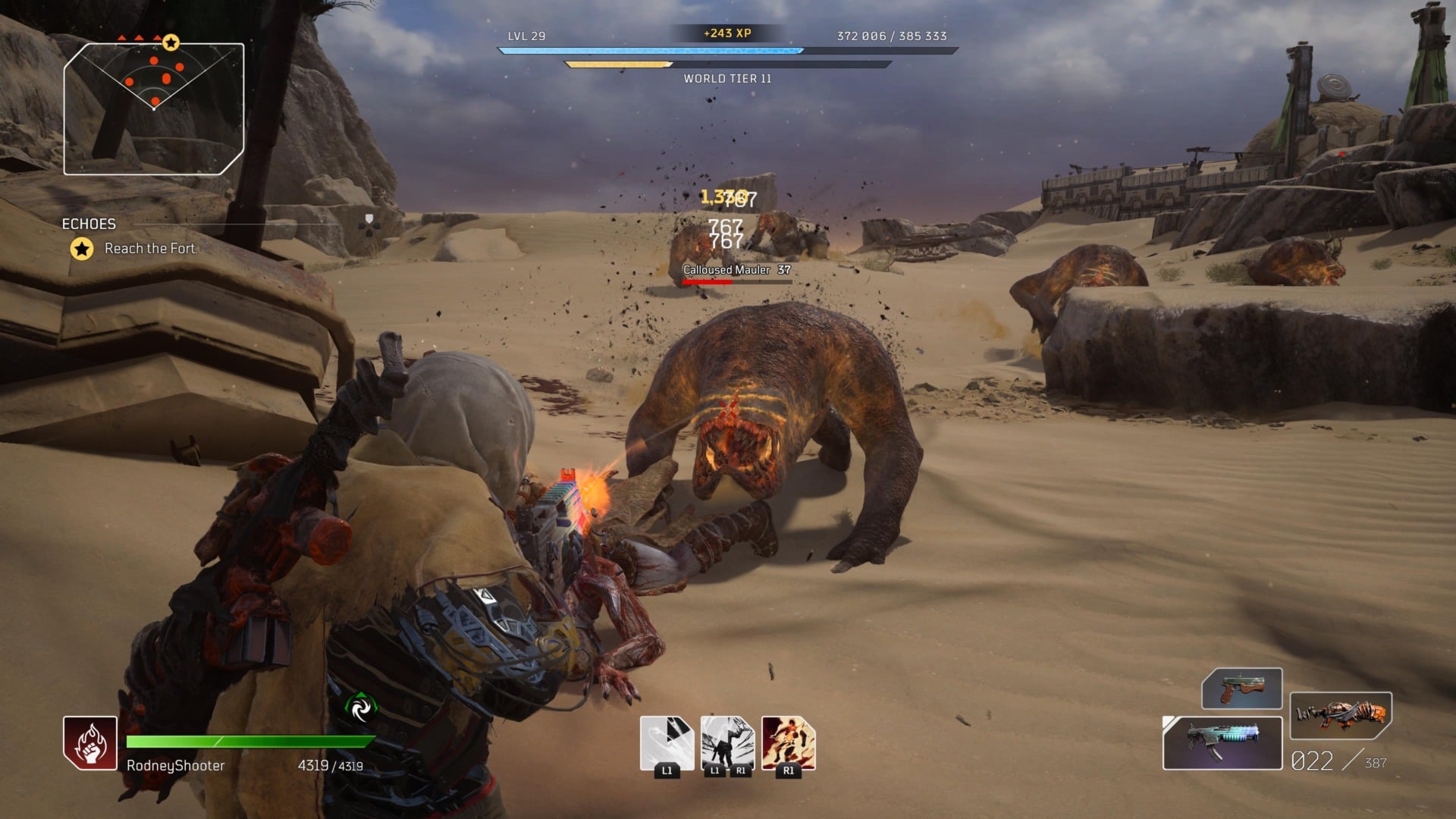Click the player star marker on the minimap
The width and height of the screenshot is (1456, 819).
point(171,42)
